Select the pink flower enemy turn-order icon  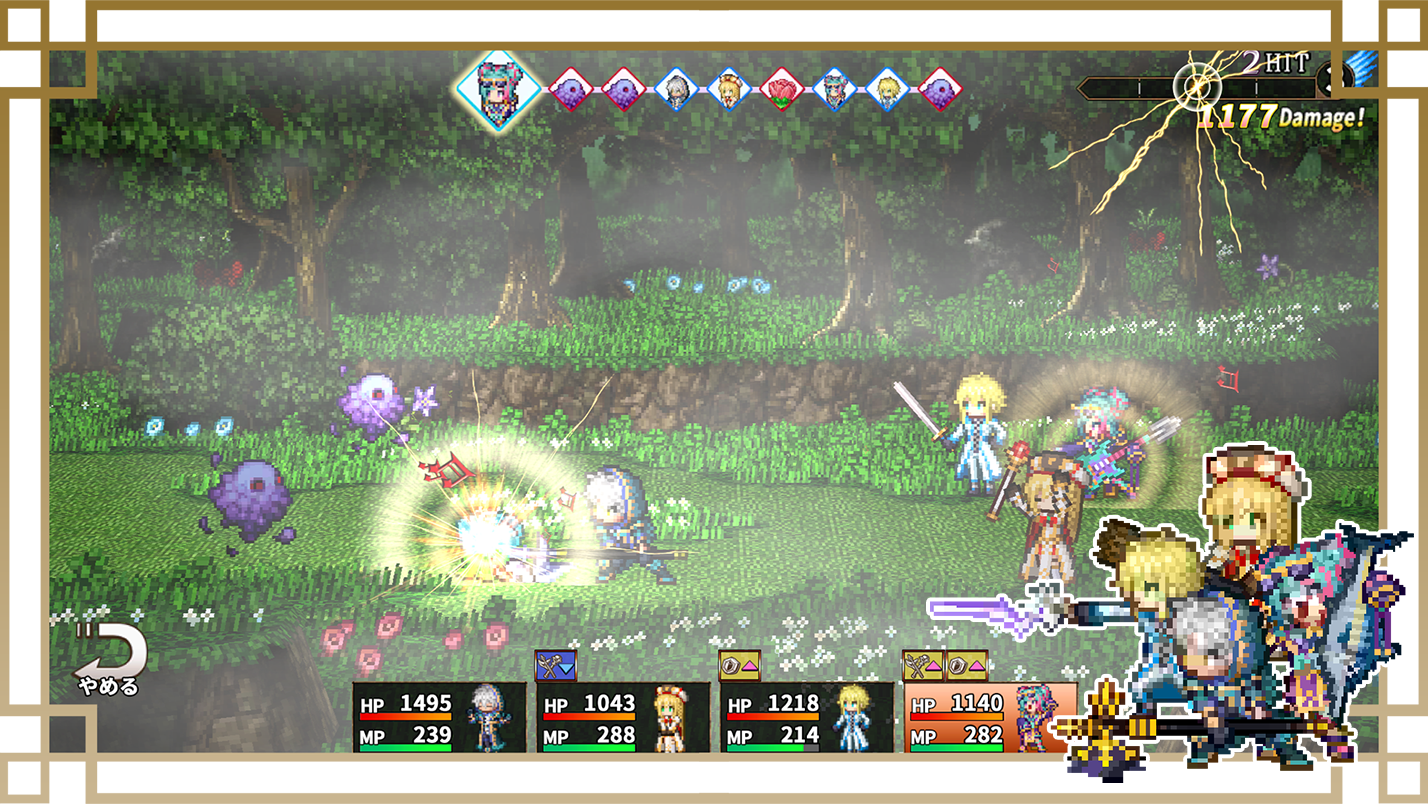(x=783, y=90)
